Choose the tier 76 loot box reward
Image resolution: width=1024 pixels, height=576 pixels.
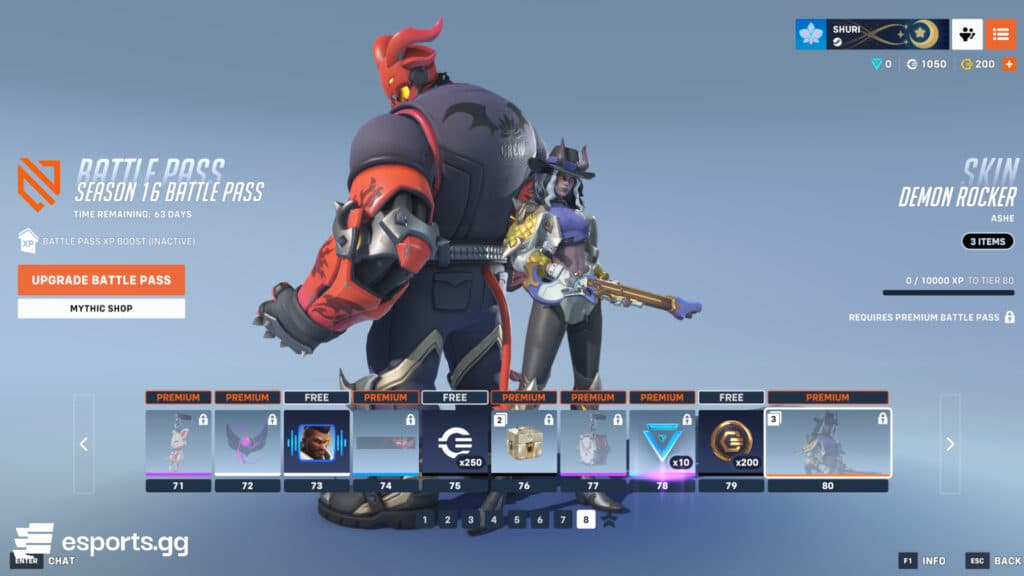[523, 441]
